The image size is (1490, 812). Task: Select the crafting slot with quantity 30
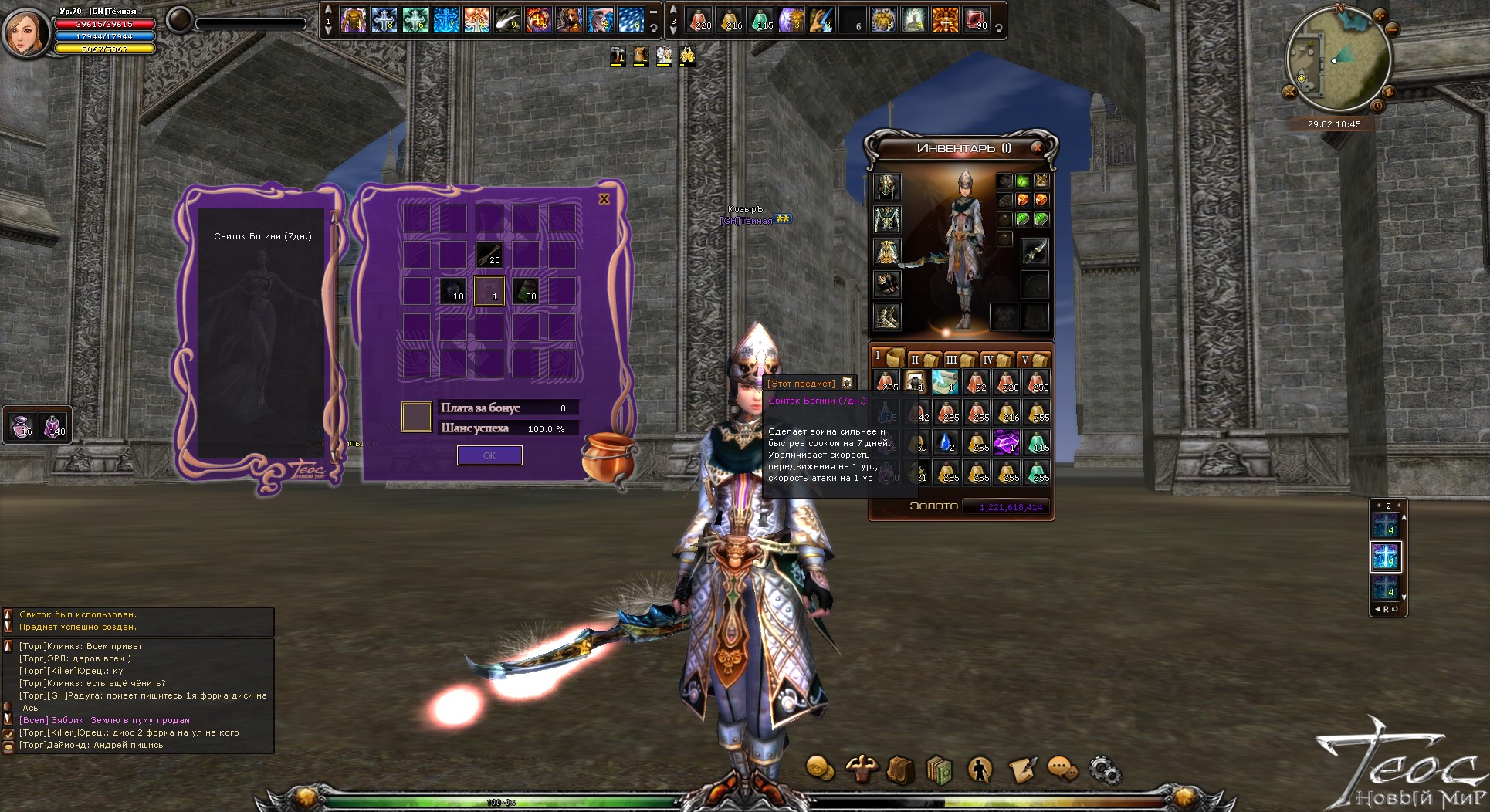pos(525,291)
